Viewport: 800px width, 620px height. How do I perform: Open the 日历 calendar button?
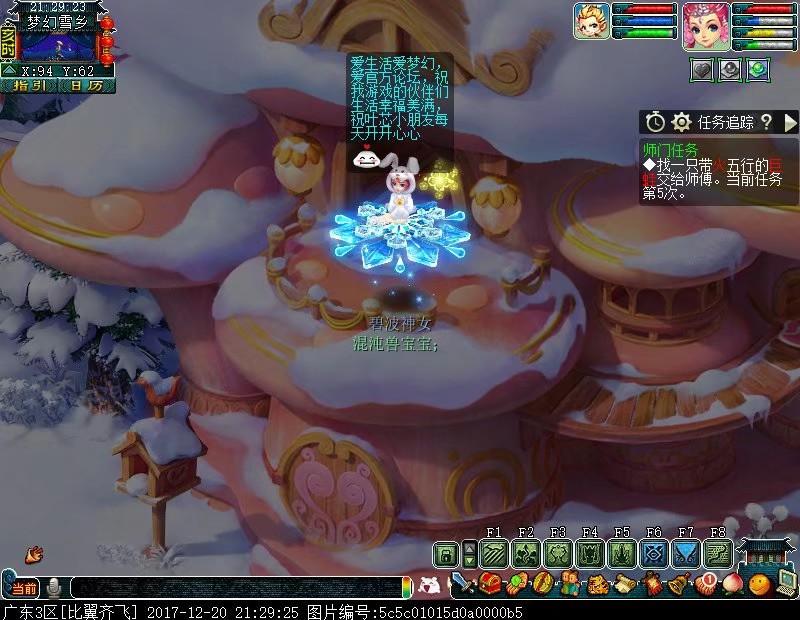[x=86, y=85]
